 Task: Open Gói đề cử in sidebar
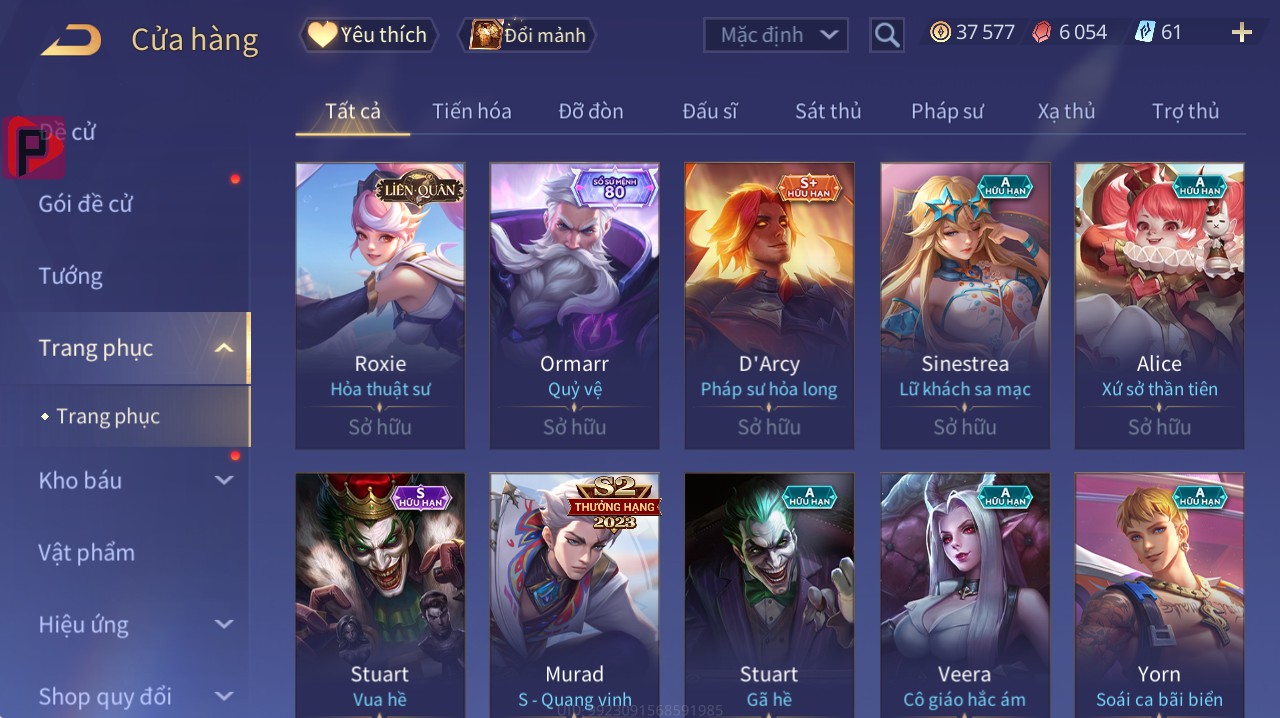pyautogui.click(x=86, y=204)
